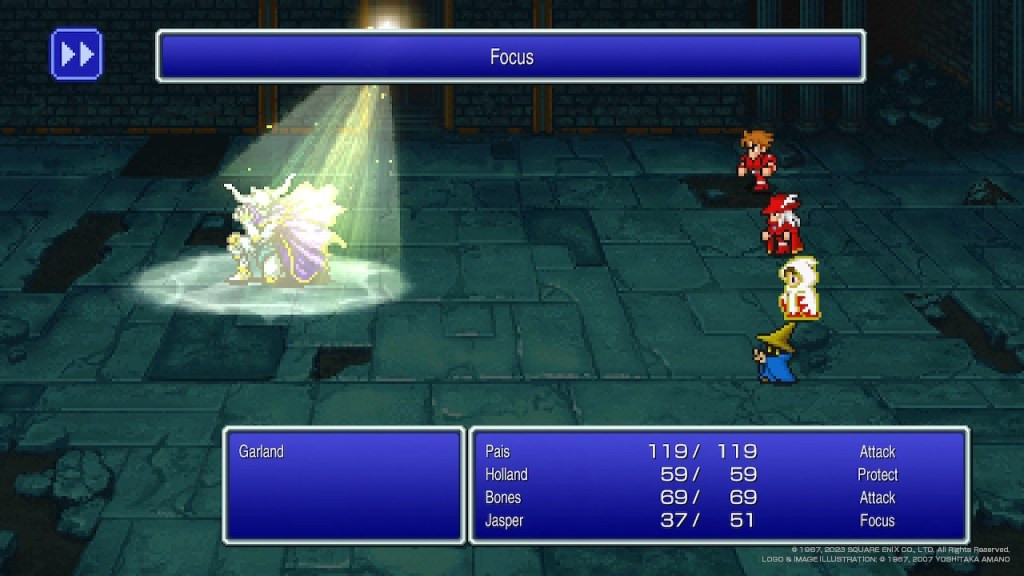Pick Bones in the party status window
The image size is (1024, 576).
coord(503,498)
